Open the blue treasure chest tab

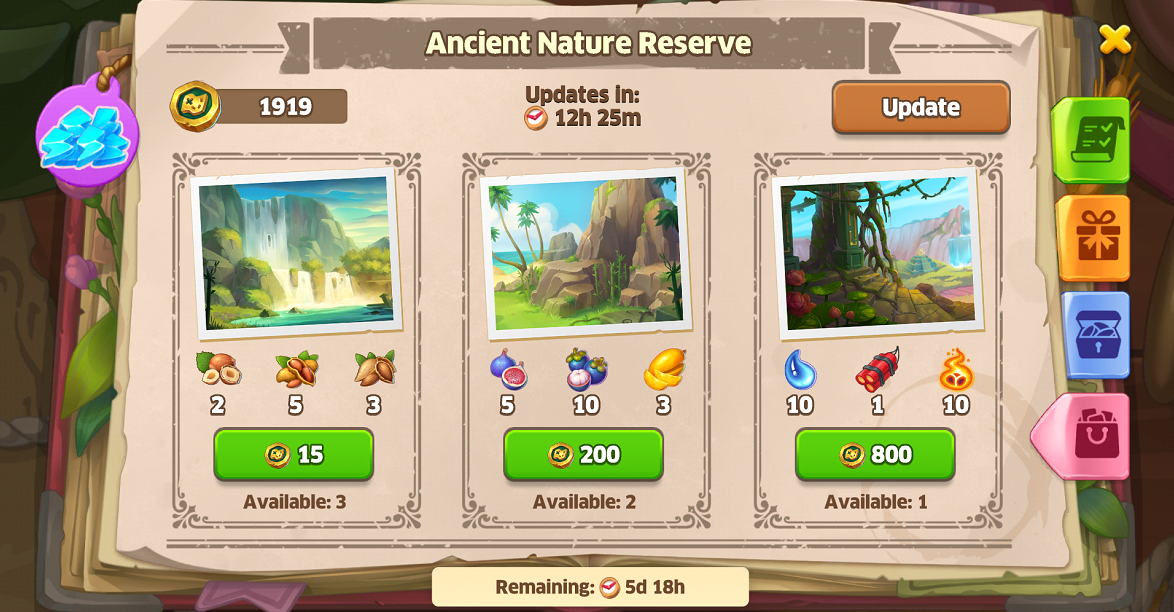(x=1097, y=335)
